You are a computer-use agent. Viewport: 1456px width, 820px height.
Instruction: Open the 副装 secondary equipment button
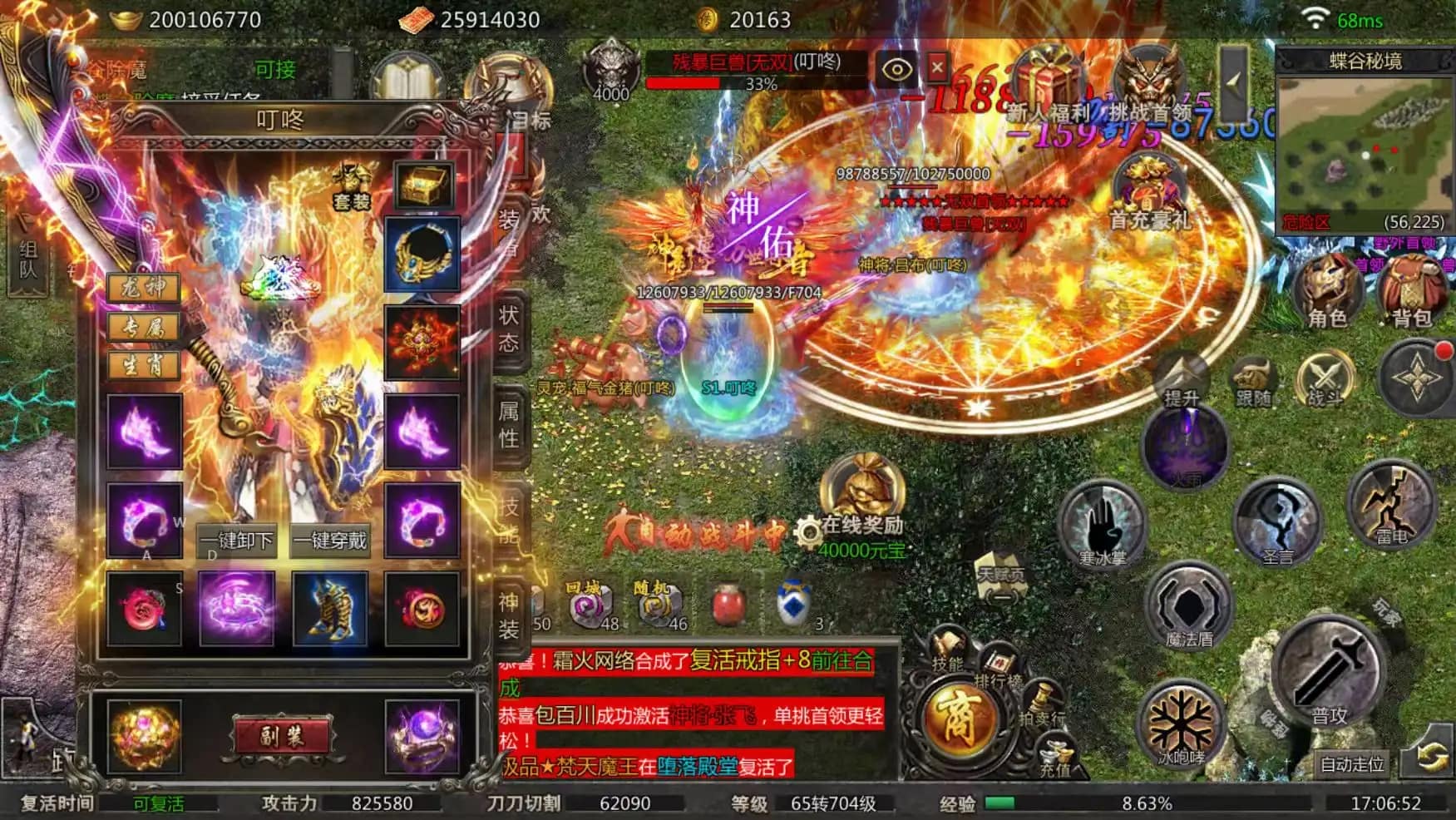[282, 737]
